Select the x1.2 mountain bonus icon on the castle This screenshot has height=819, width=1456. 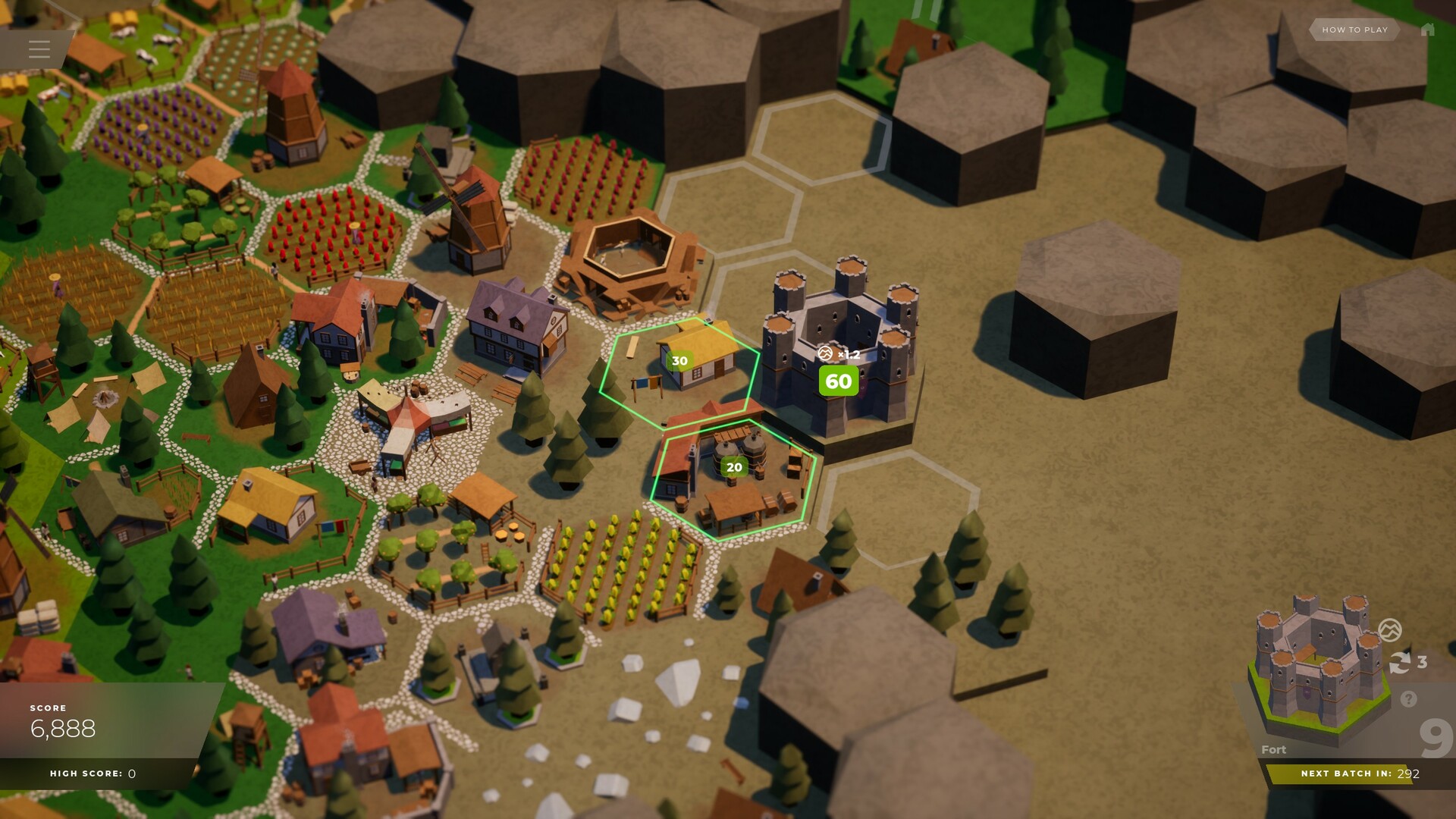tap(827, 353)
